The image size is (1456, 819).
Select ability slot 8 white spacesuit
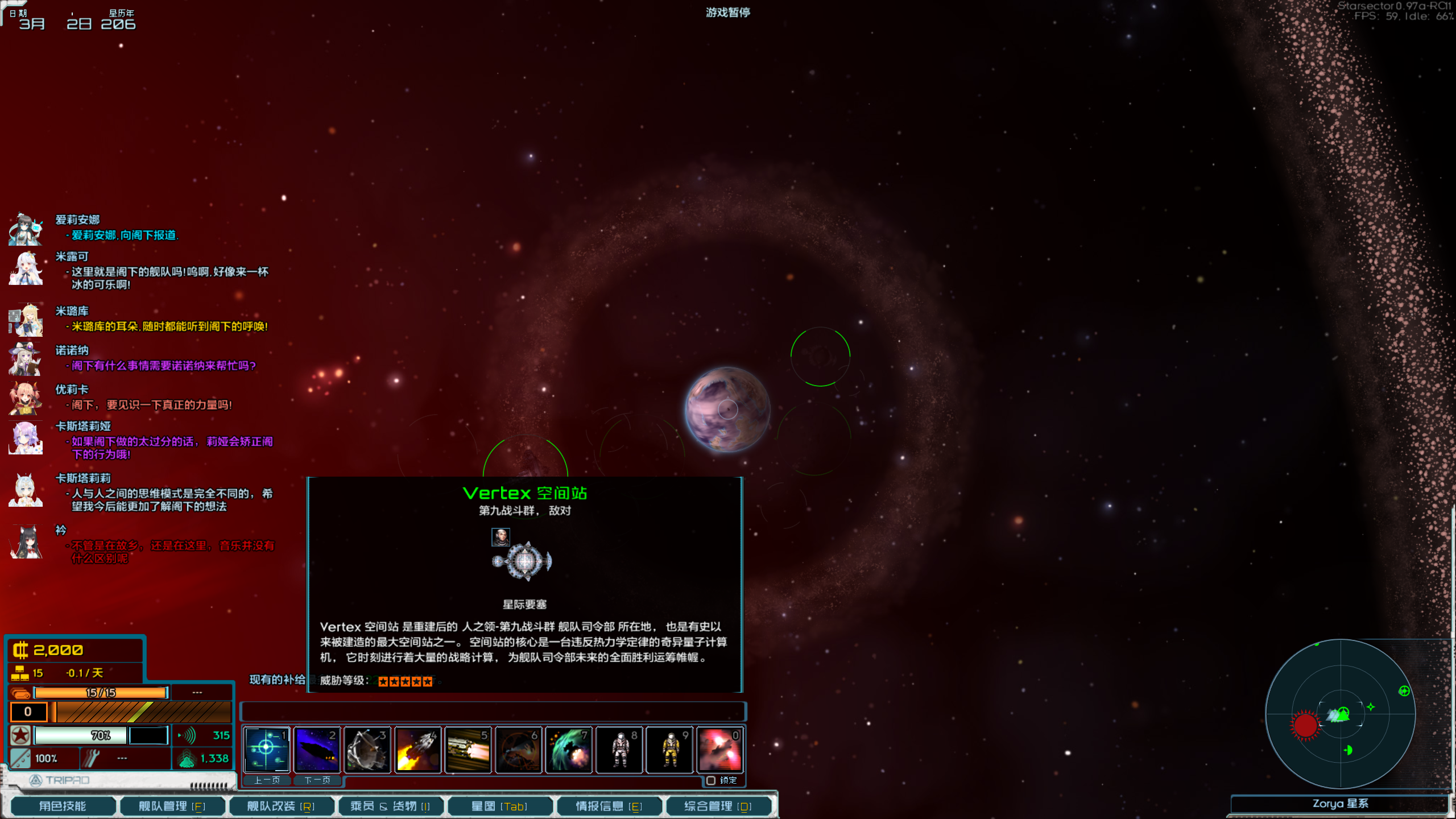tap(619, 750)
